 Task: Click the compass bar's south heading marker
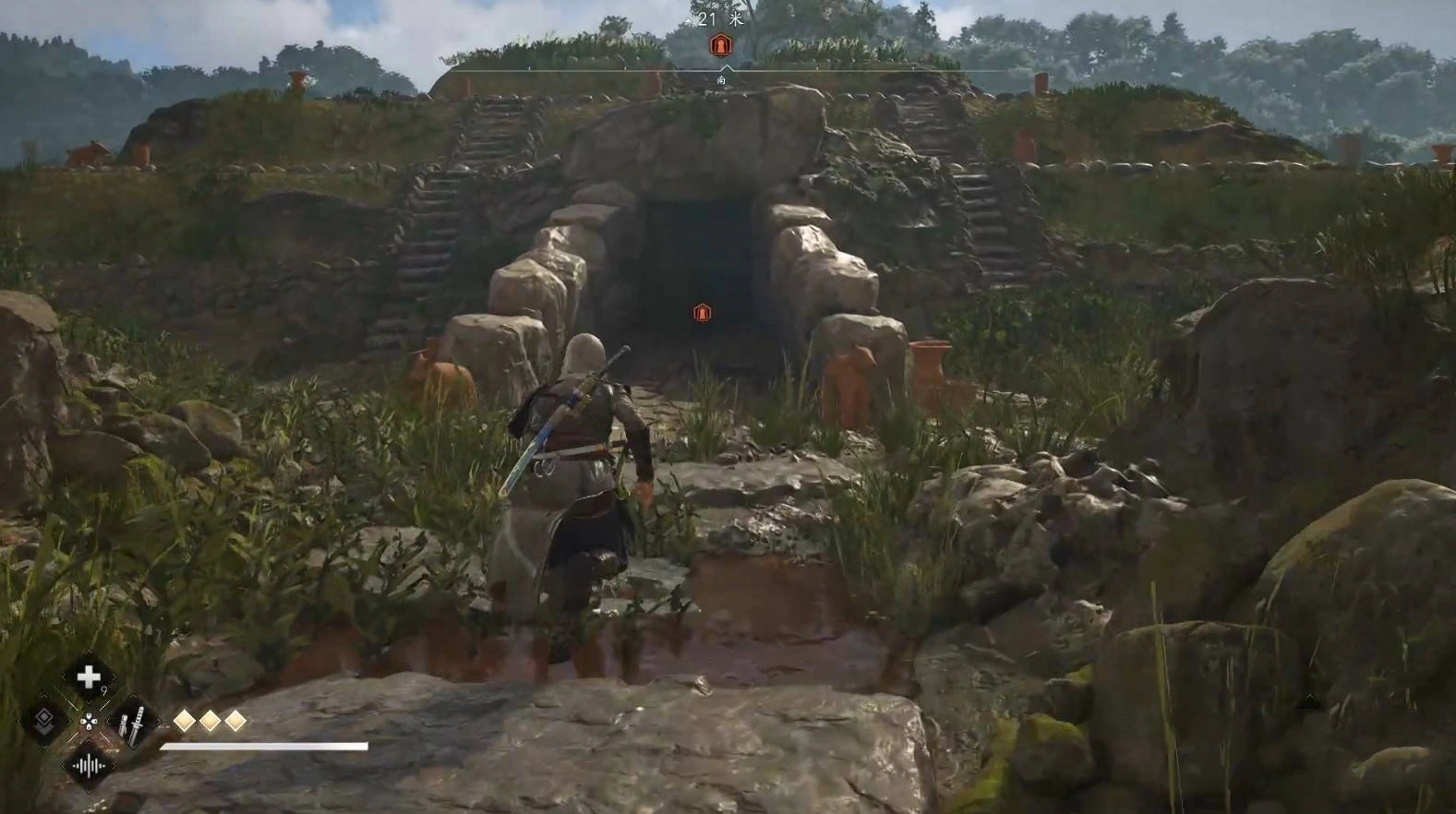pos(722,79)
